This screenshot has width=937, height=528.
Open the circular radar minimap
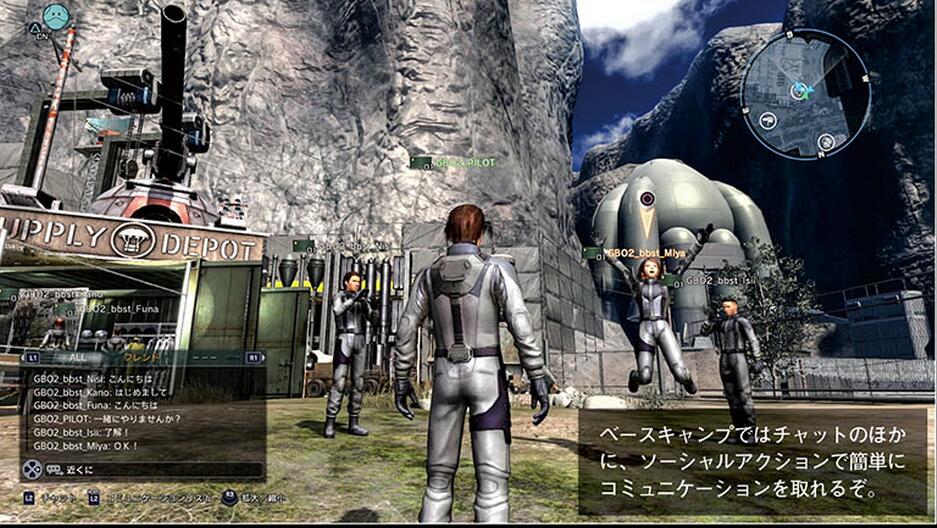(805, 93)
